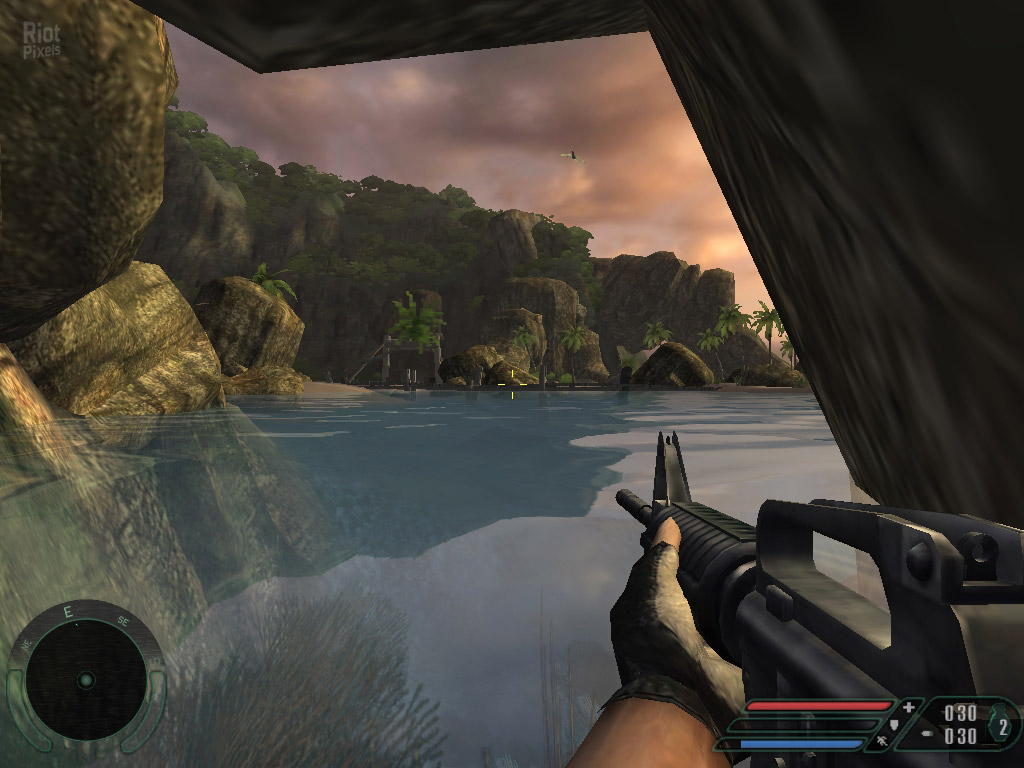Click the Riot Pixels watermark logo

(x=42, y=39)
